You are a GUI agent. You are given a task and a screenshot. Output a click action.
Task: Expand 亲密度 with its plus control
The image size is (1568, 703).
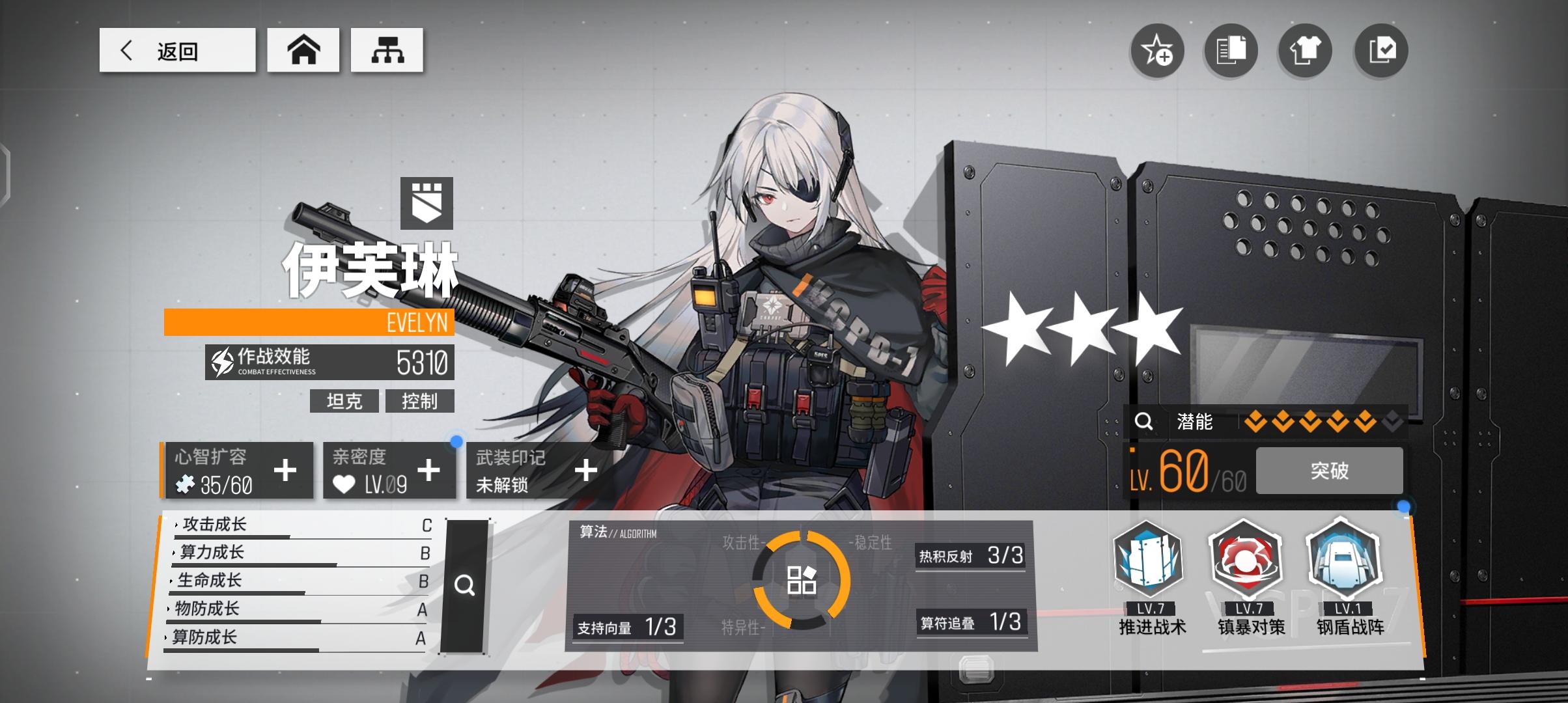pyautogui.click(x=428, y=470)
